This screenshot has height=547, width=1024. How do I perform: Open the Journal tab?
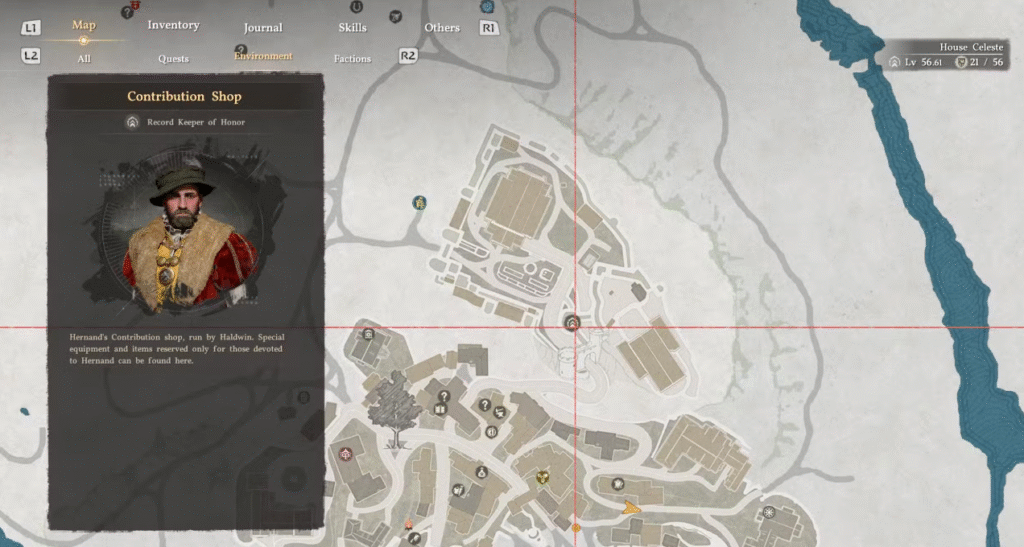tap(263, 27)
